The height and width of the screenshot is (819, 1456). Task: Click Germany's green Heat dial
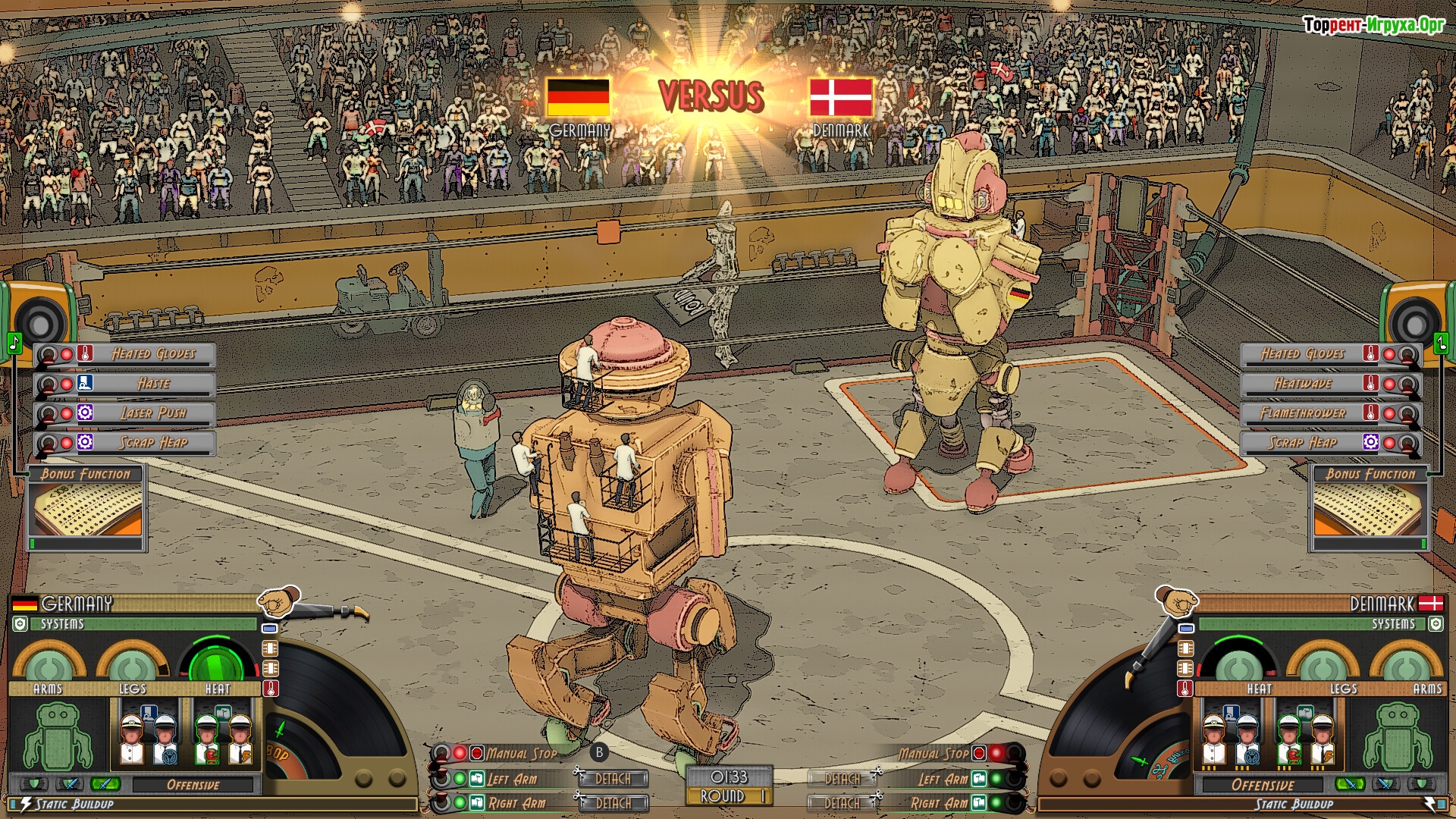(216, 665)
